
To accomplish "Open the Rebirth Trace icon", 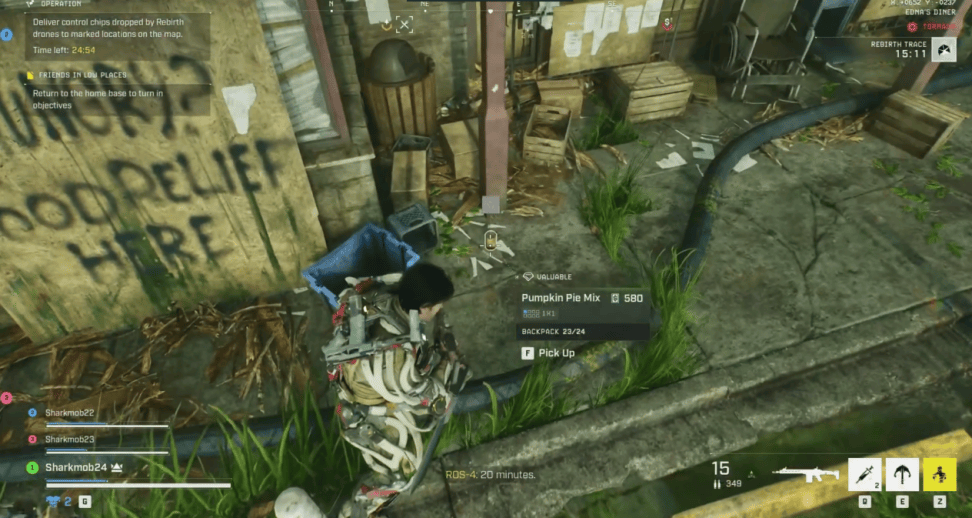I will click(x=944, y=48).
